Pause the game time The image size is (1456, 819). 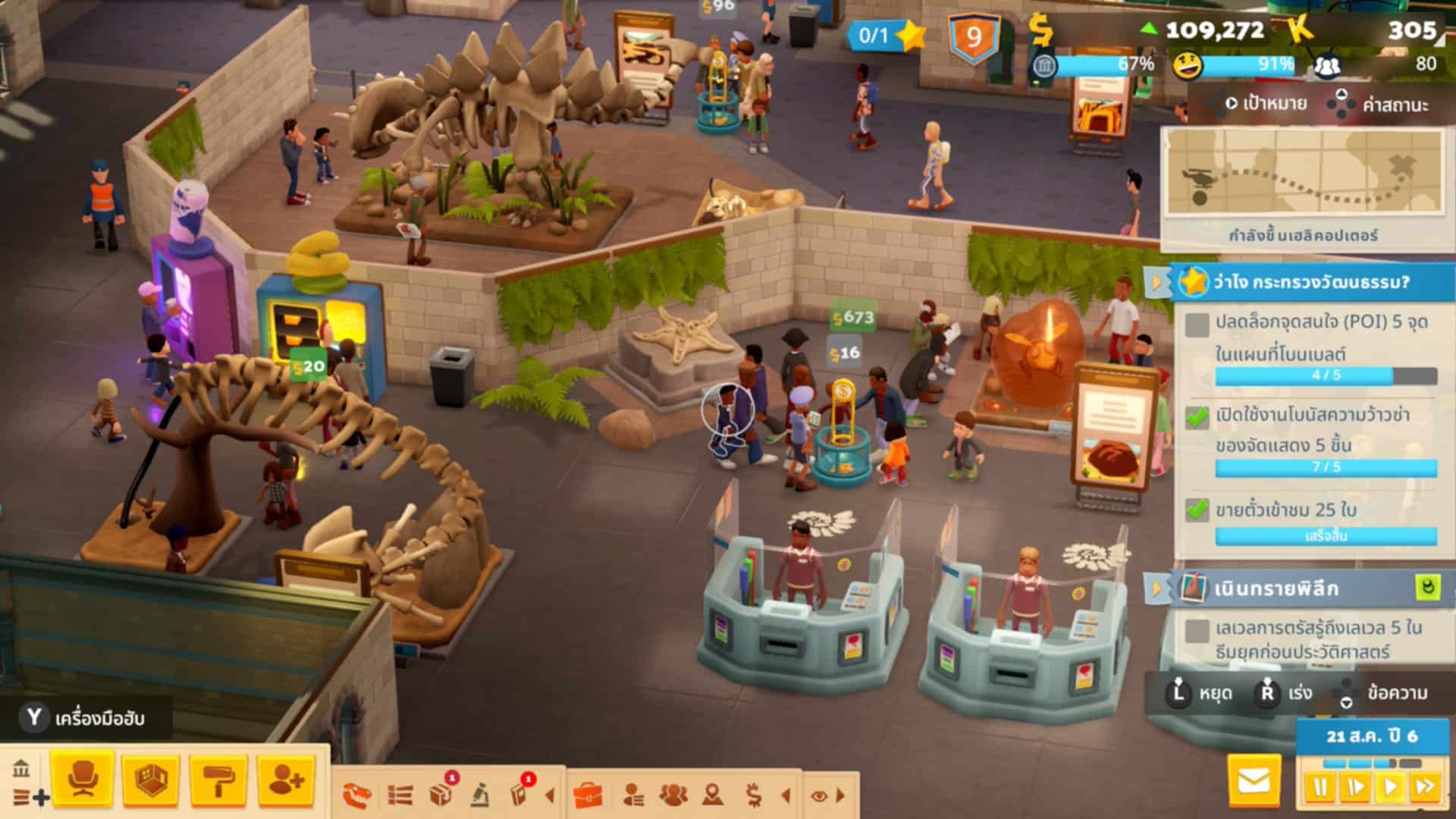(x=1320, y=788)
